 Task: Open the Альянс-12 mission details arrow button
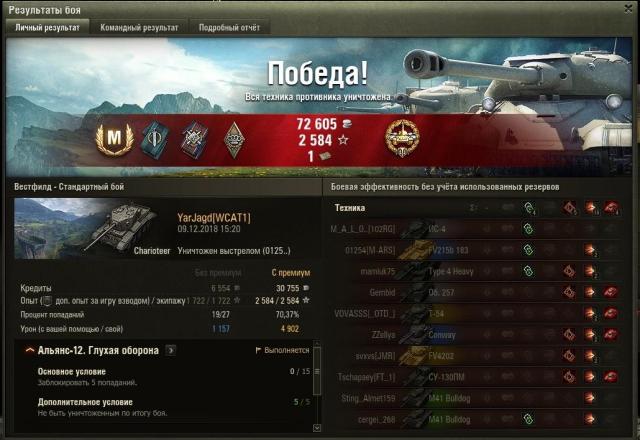[171, 350]
